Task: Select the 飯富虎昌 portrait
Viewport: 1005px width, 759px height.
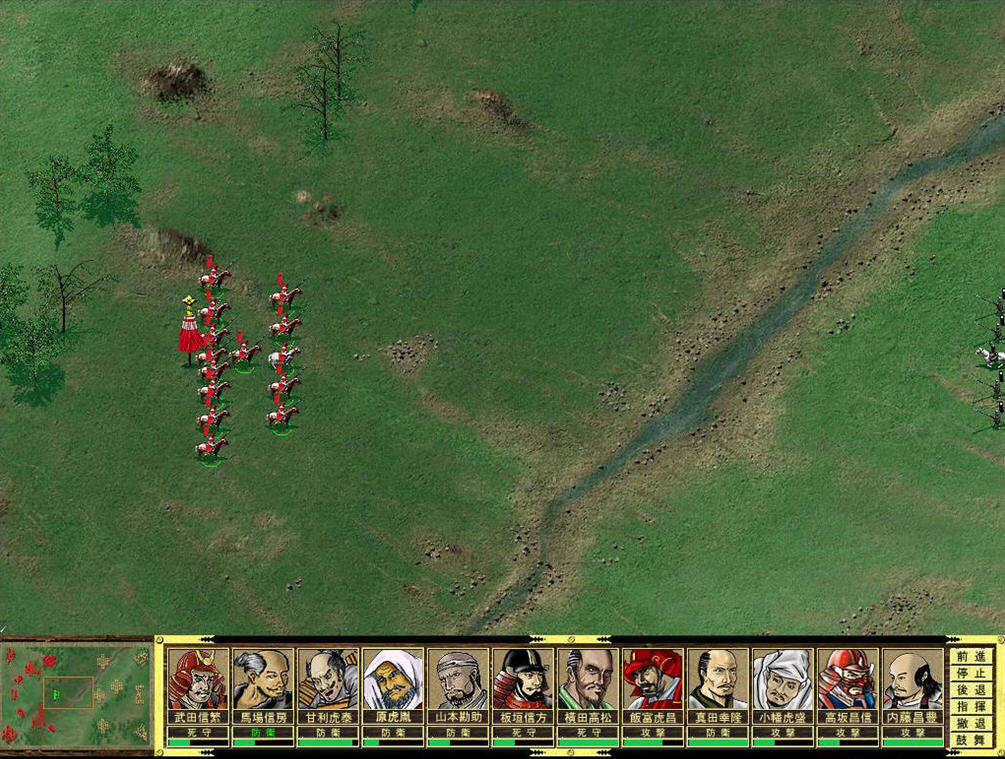Action: pyautogui.click(x=653, y=679)
